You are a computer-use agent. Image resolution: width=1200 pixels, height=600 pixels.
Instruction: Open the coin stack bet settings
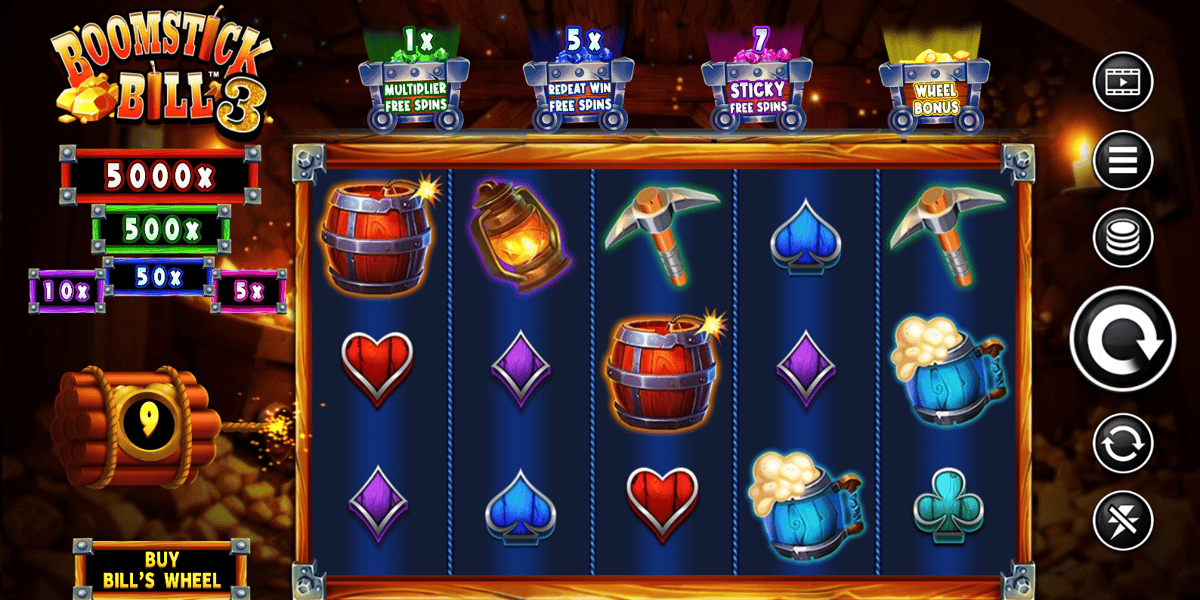coord(1123,238)
